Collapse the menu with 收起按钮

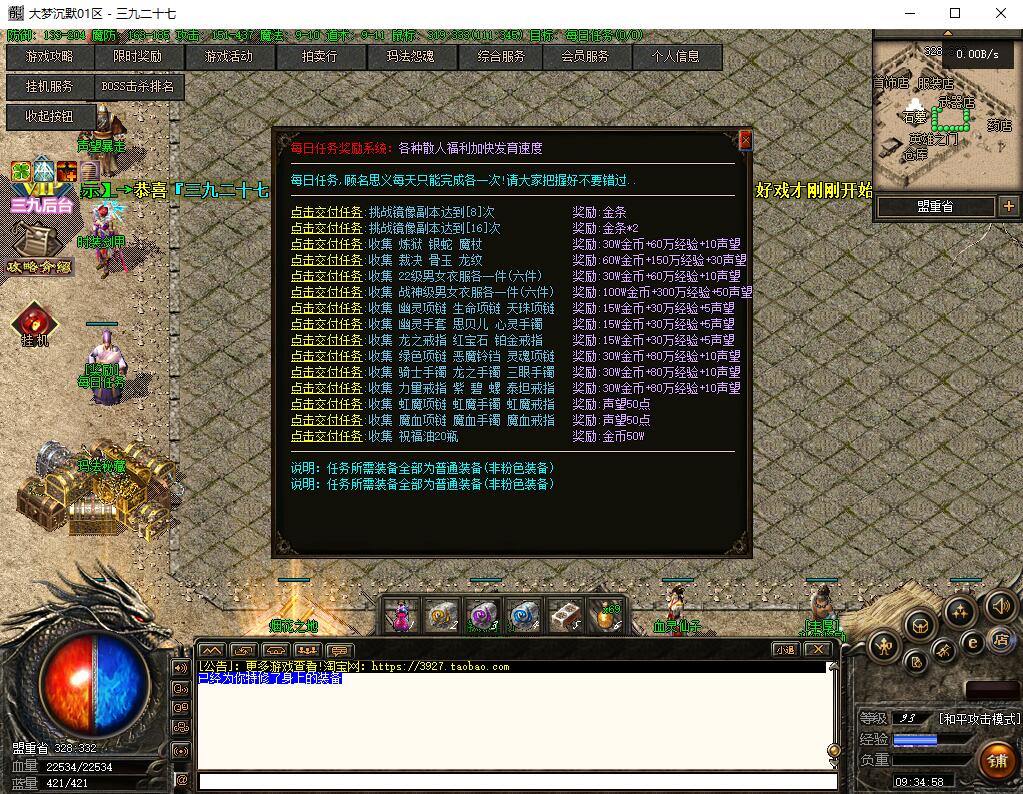point(49,117)
